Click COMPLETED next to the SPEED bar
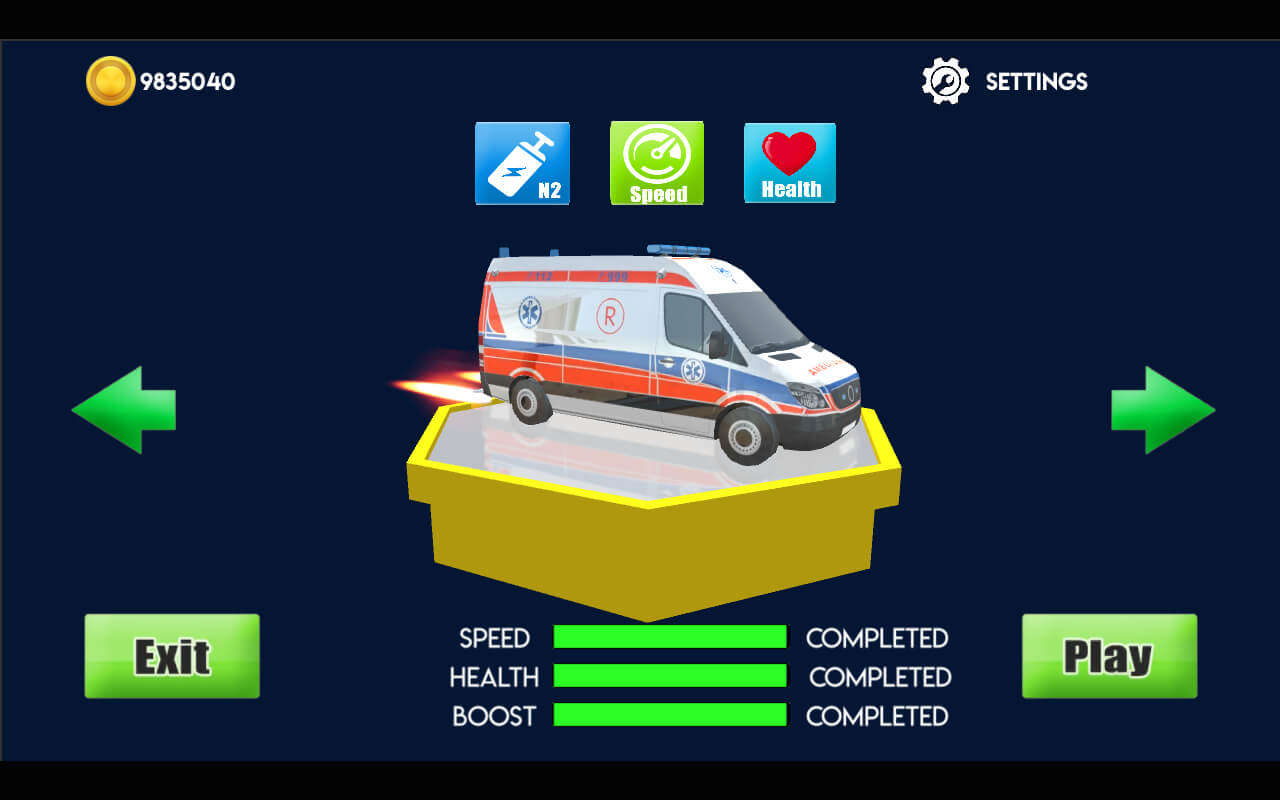Image resolution: width=1280 pixels, height=800 pixels. 877,638
